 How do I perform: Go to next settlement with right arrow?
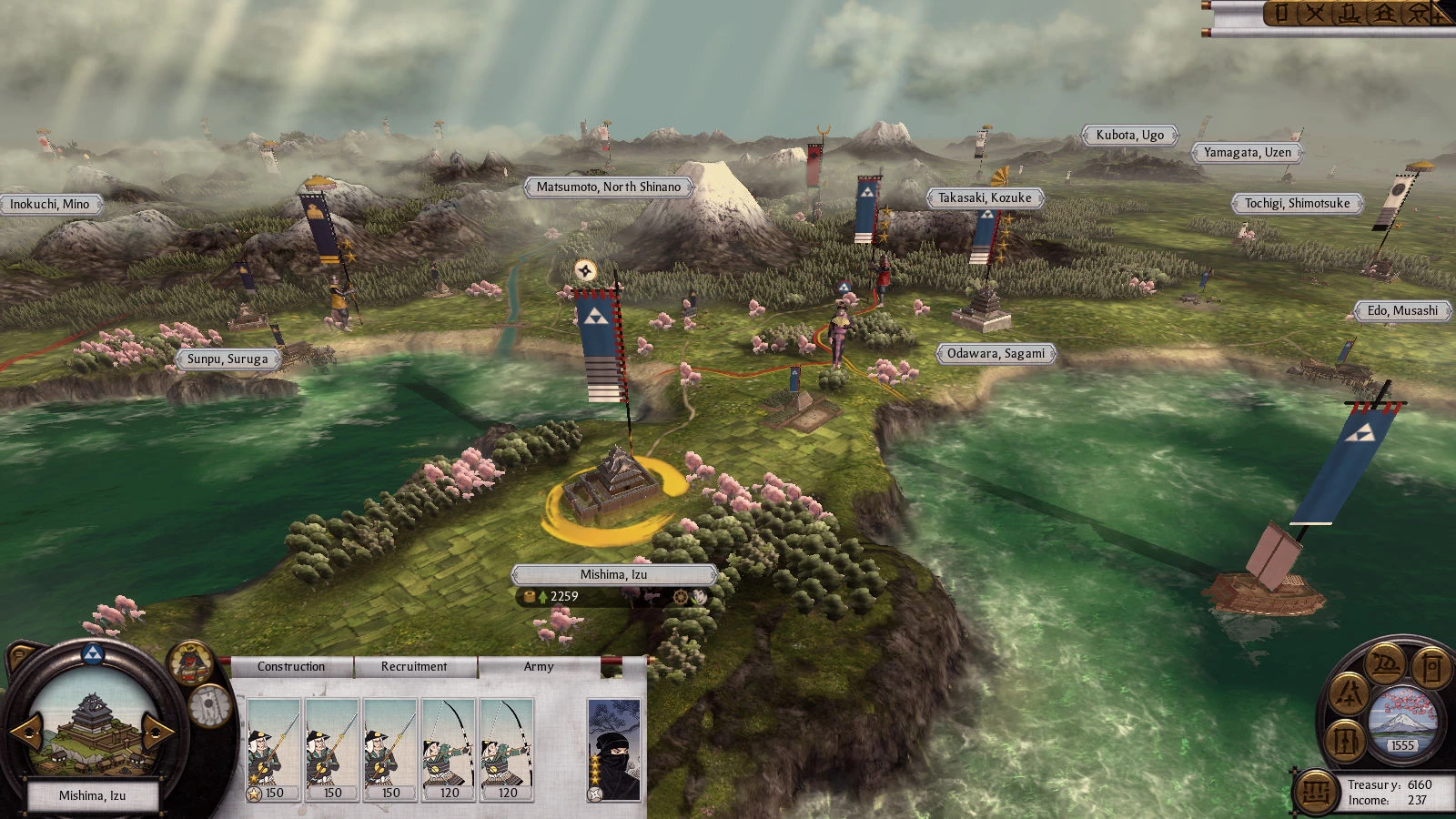[x=158, y=731]
